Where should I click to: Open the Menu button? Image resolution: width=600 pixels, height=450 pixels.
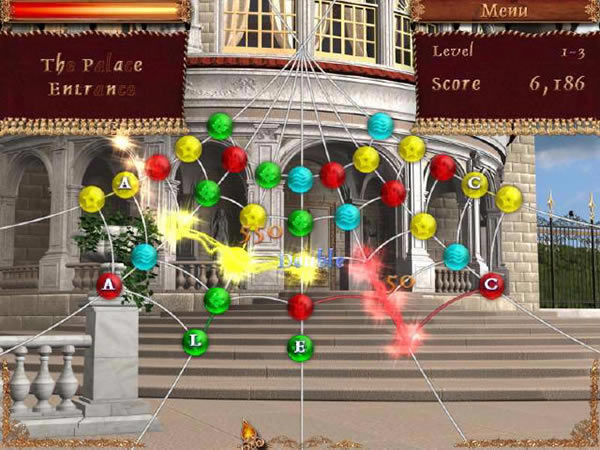coord(504,11)
